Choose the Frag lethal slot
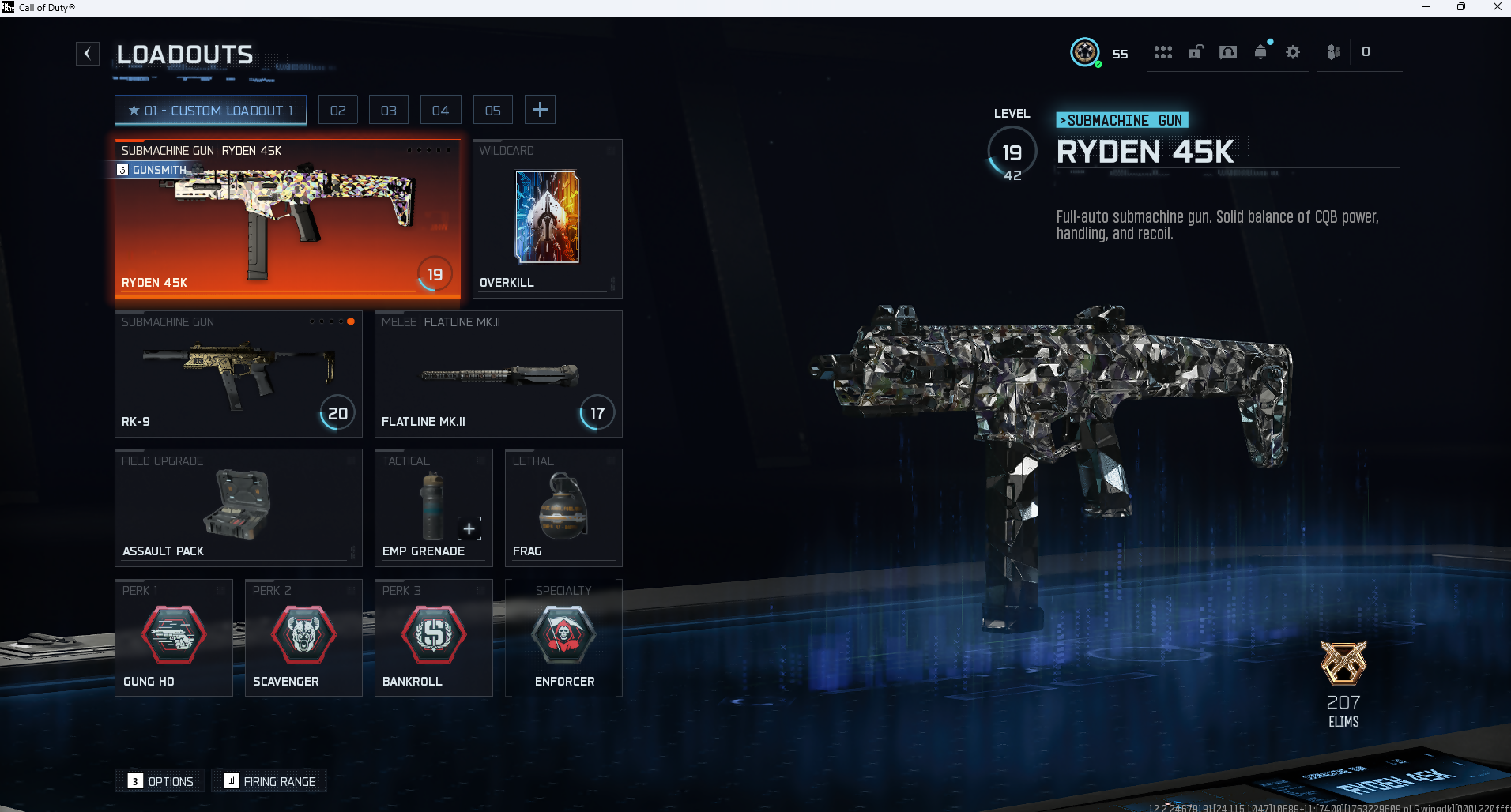The width and height of the screenshot is (1511, 812). (563, 508)
